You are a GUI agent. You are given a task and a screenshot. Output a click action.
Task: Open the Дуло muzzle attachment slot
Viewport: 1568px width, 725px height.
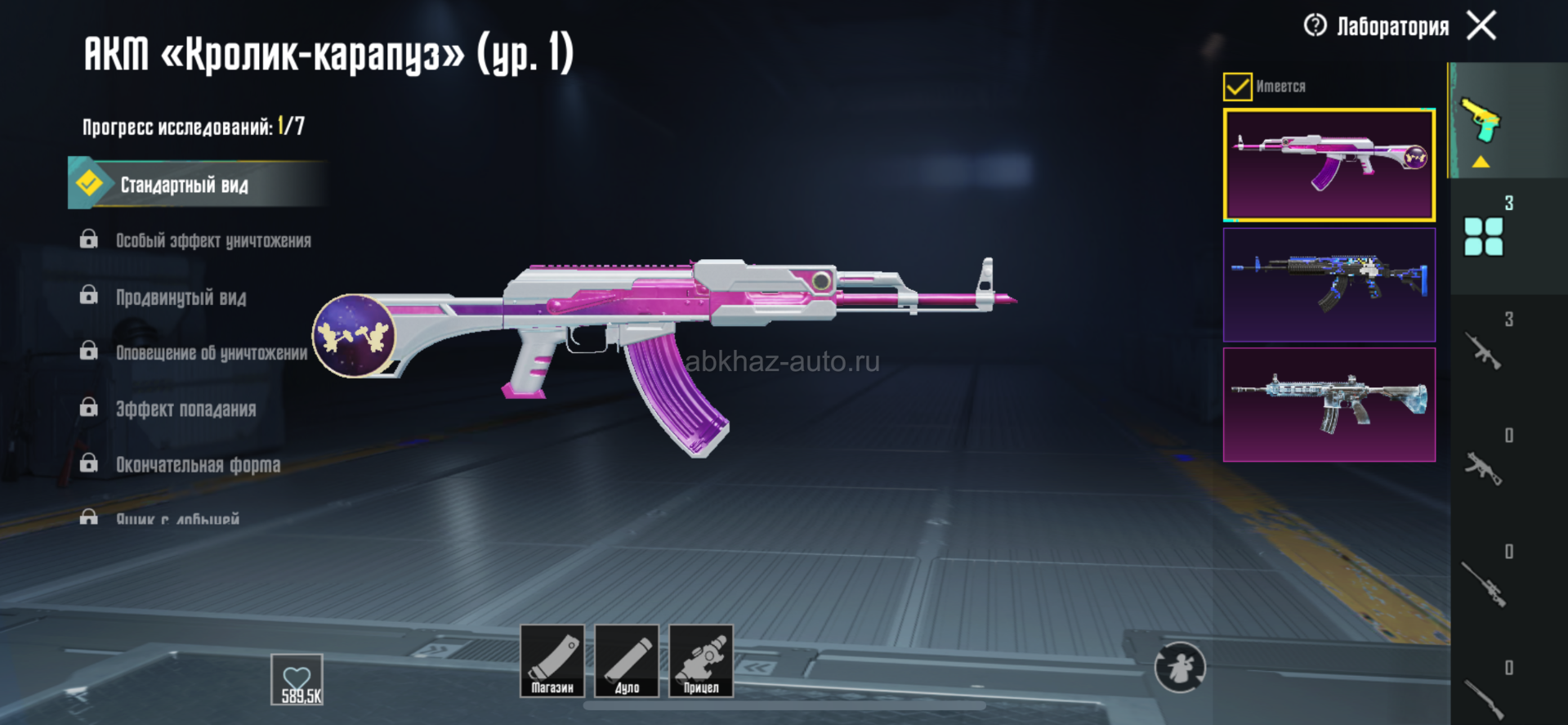pos(627,660)
